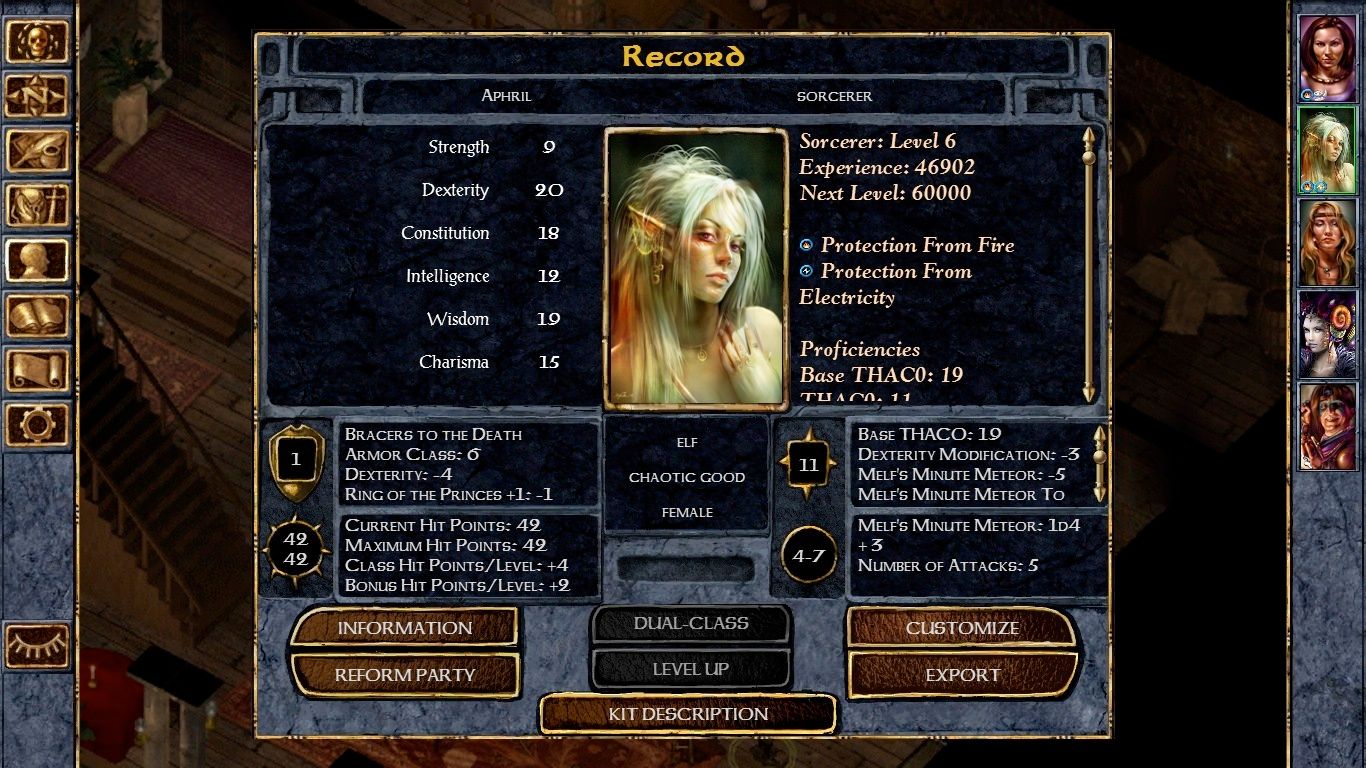Viewport: 1366px width, 768px height.
Task: Select the top red-haired woman portrait
Action: pos(1327,56)
